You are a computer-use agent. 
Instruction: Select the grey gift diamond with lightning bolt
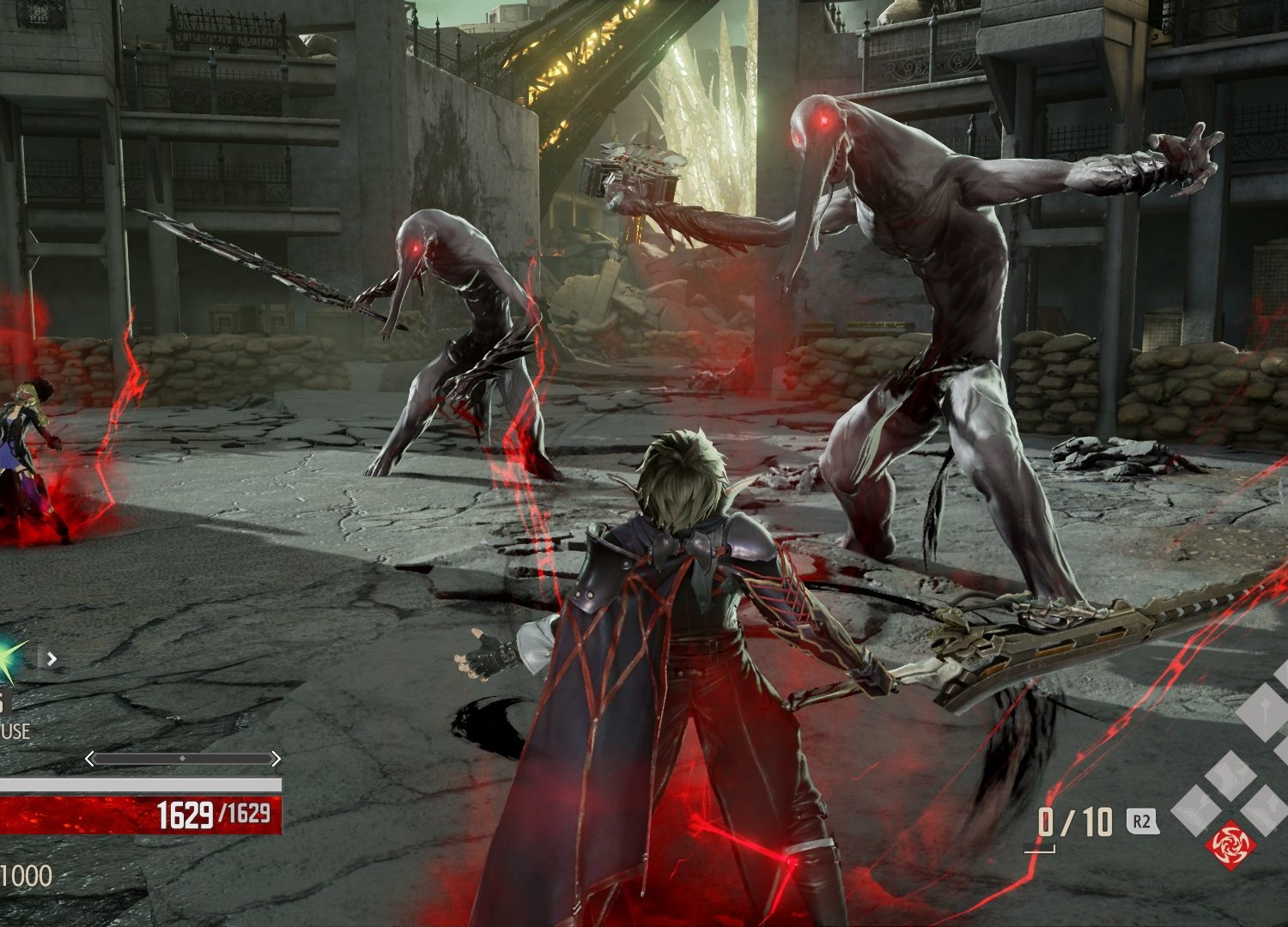click(1196, 811)
